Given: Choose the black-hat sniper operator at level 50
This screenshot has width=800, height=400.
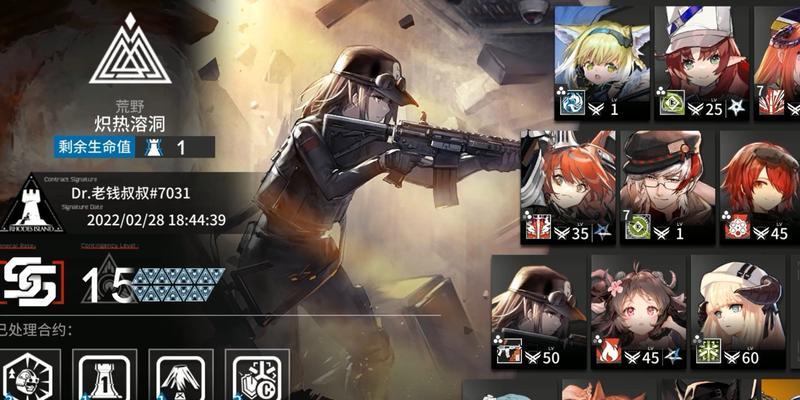Looking at the screenshot, I should 536,312.
